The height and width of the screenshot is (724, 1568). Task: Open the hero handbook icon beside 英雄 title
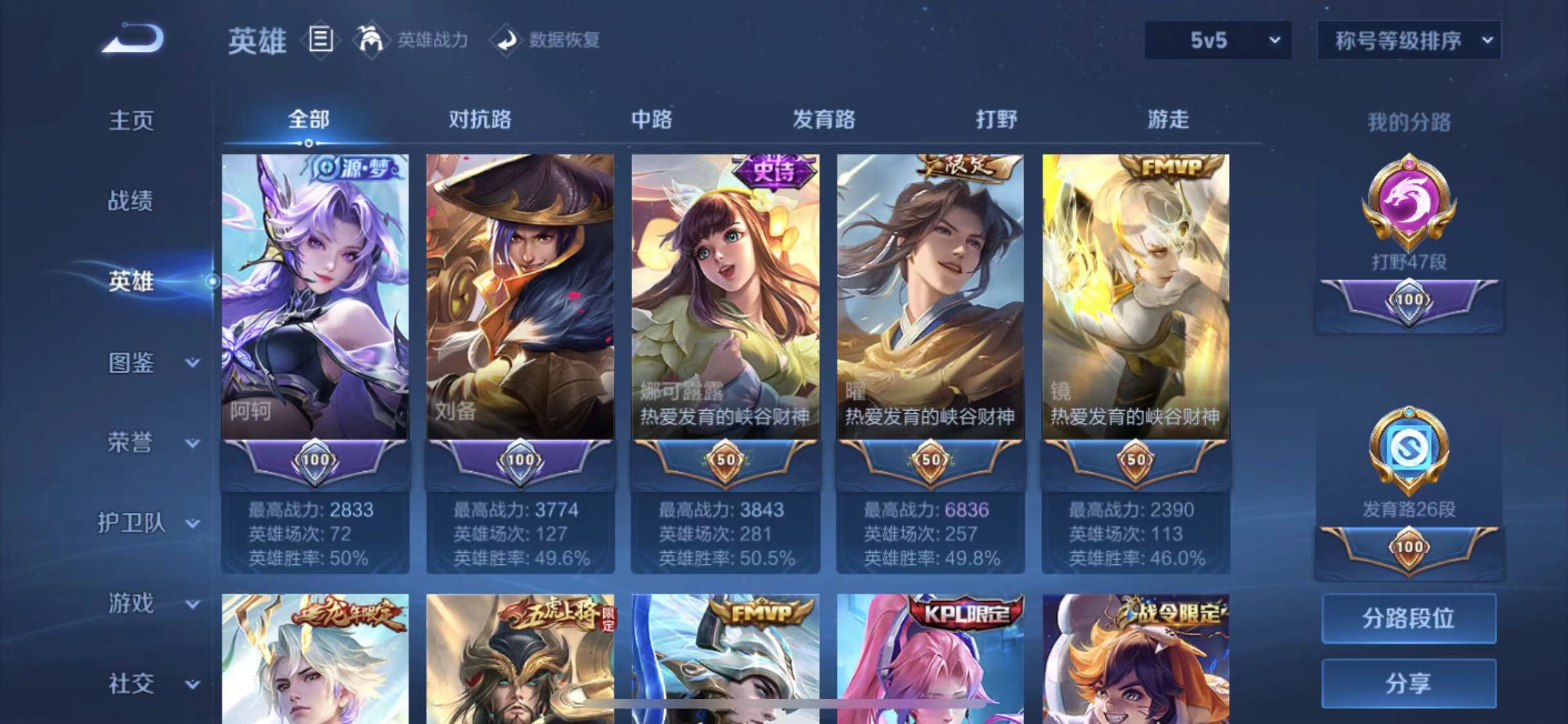point(321,41)
